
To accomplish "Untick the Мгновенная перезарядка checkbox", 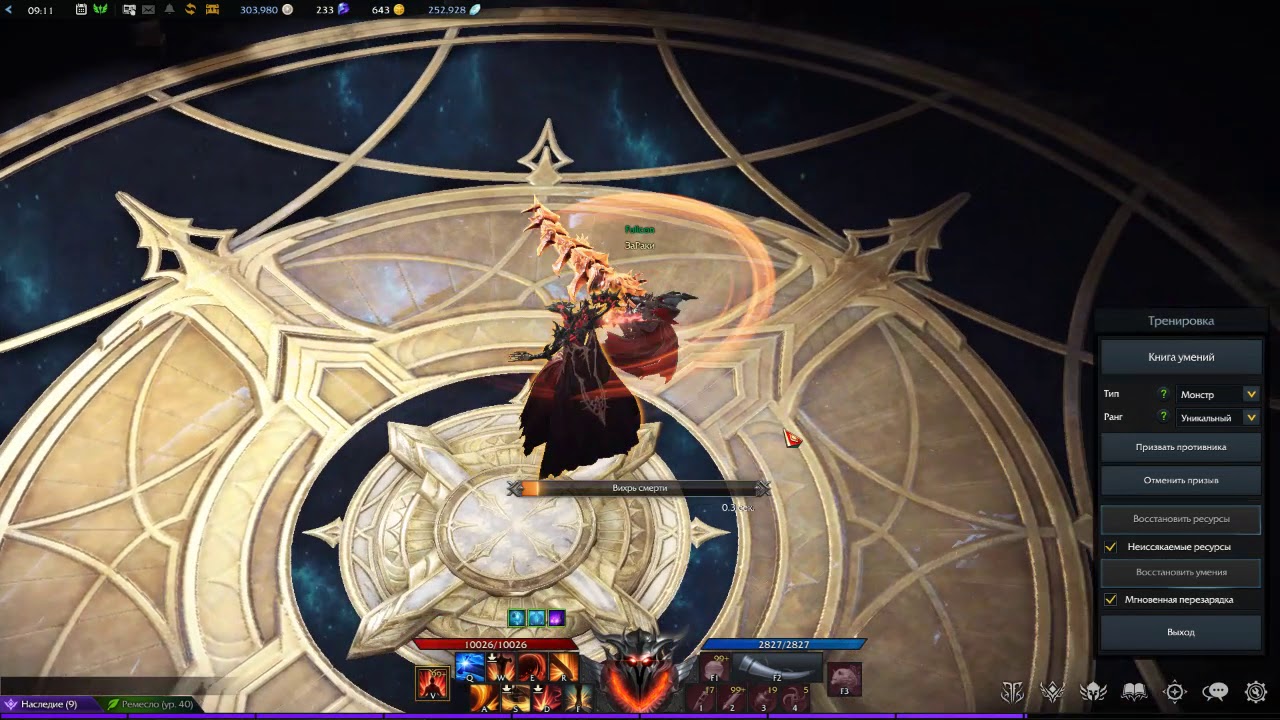I will (1111, 600).
